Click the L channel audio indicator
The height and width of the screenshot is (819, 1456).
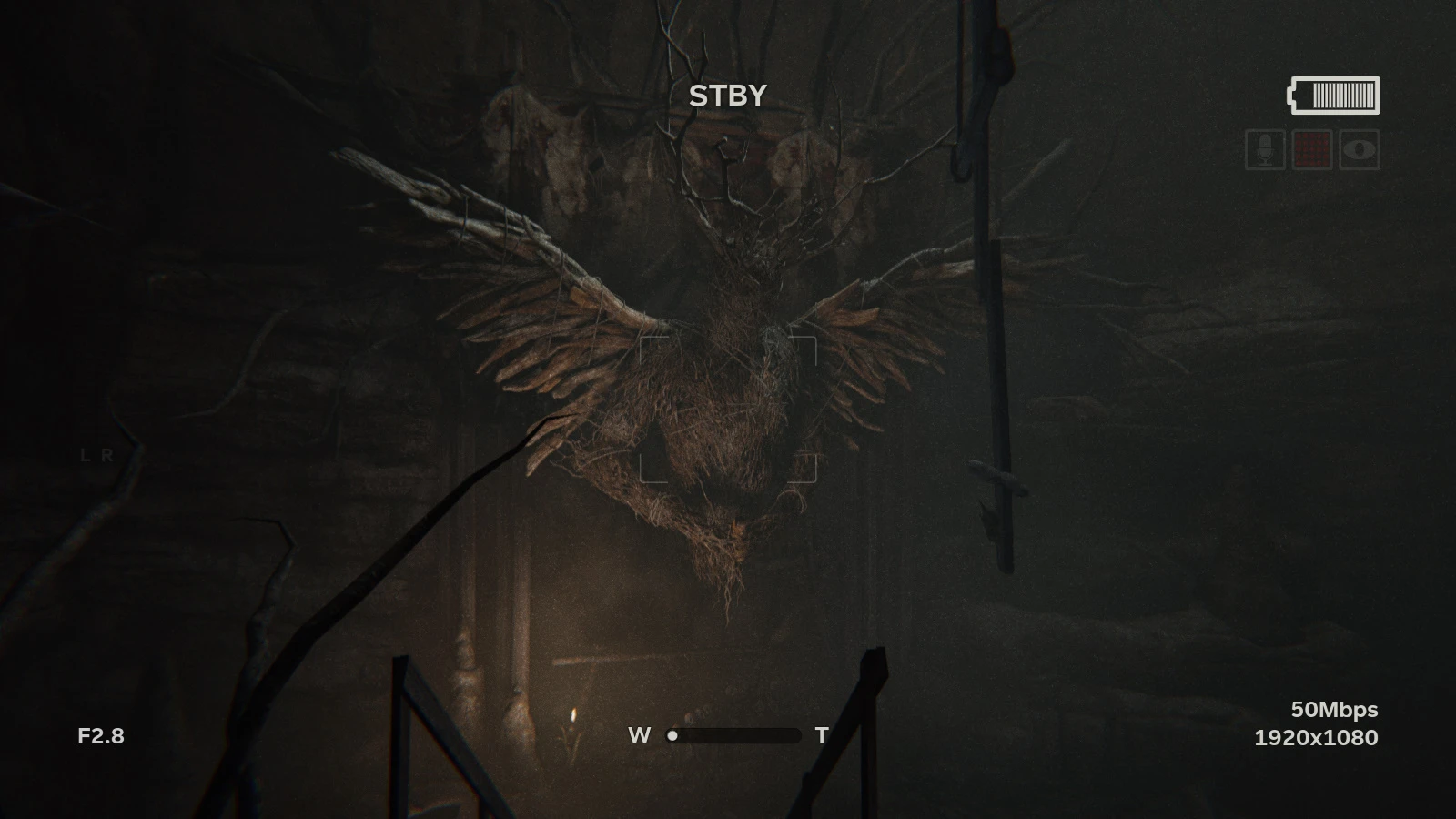point(86,455)
